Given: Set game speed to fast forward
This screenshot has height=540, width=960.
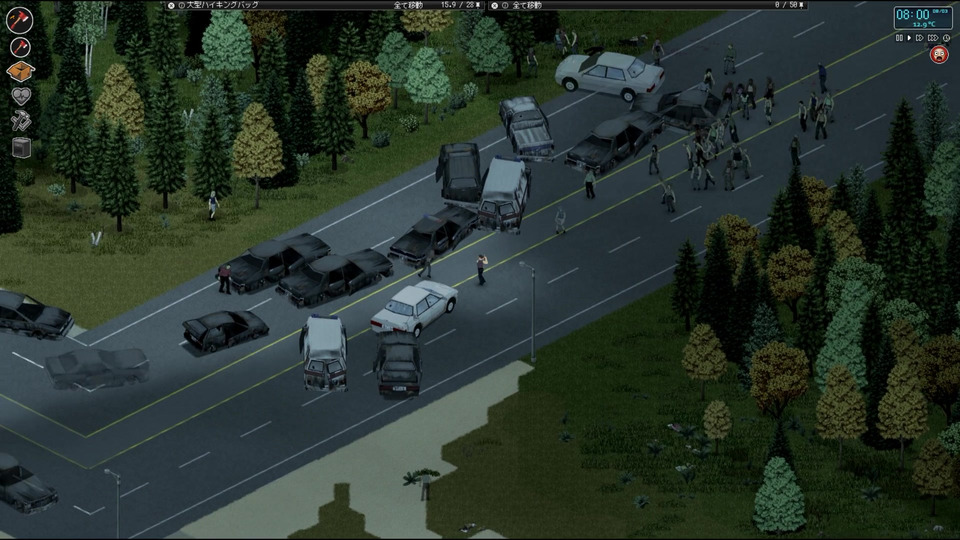Looking at the screenshot, I should coord(920,38).
